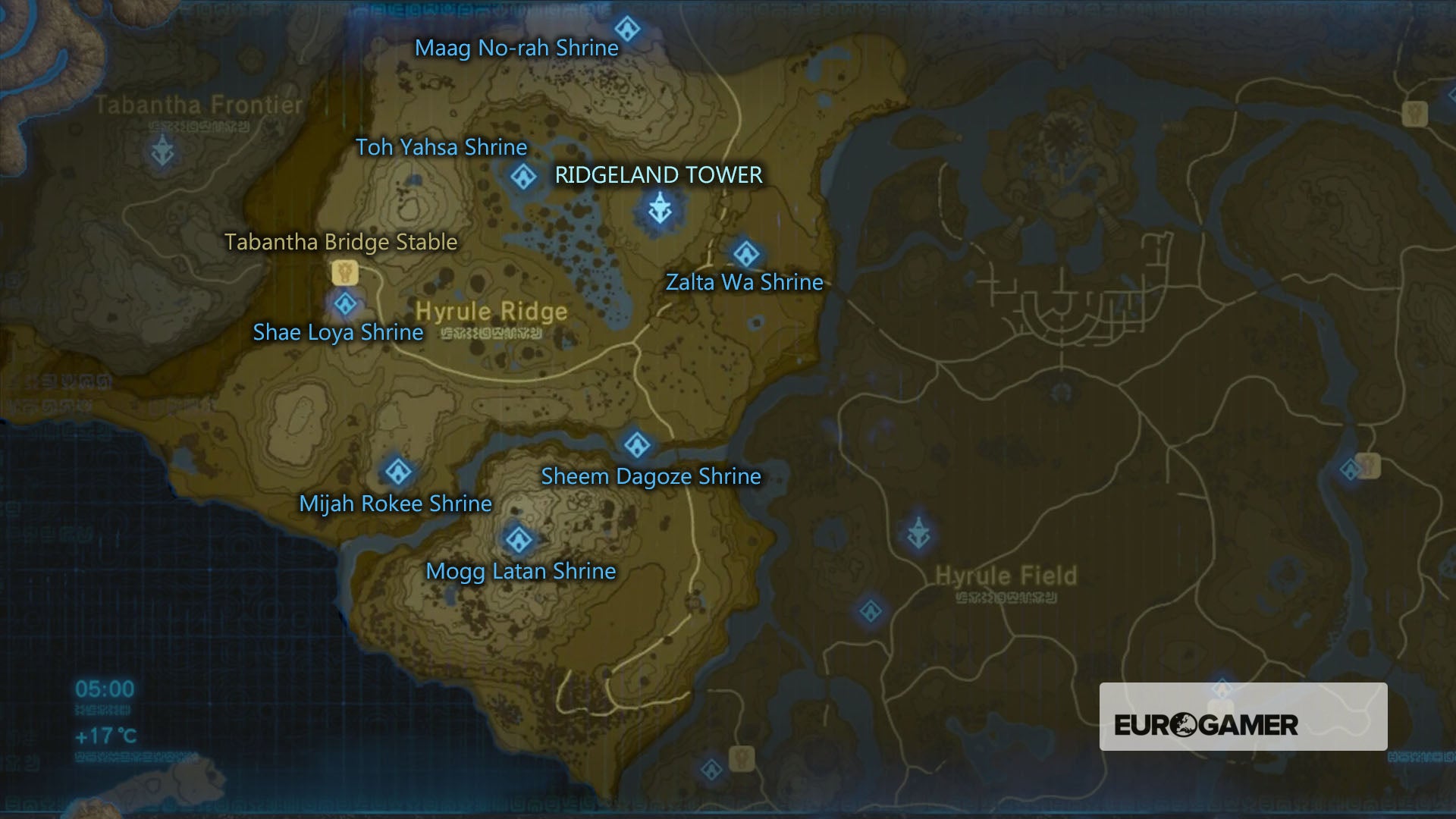The height and width of the screenshot is (819, 1456).
Task: Select the Mijah Rokee Shrine marker
Action: coord(397,470)
